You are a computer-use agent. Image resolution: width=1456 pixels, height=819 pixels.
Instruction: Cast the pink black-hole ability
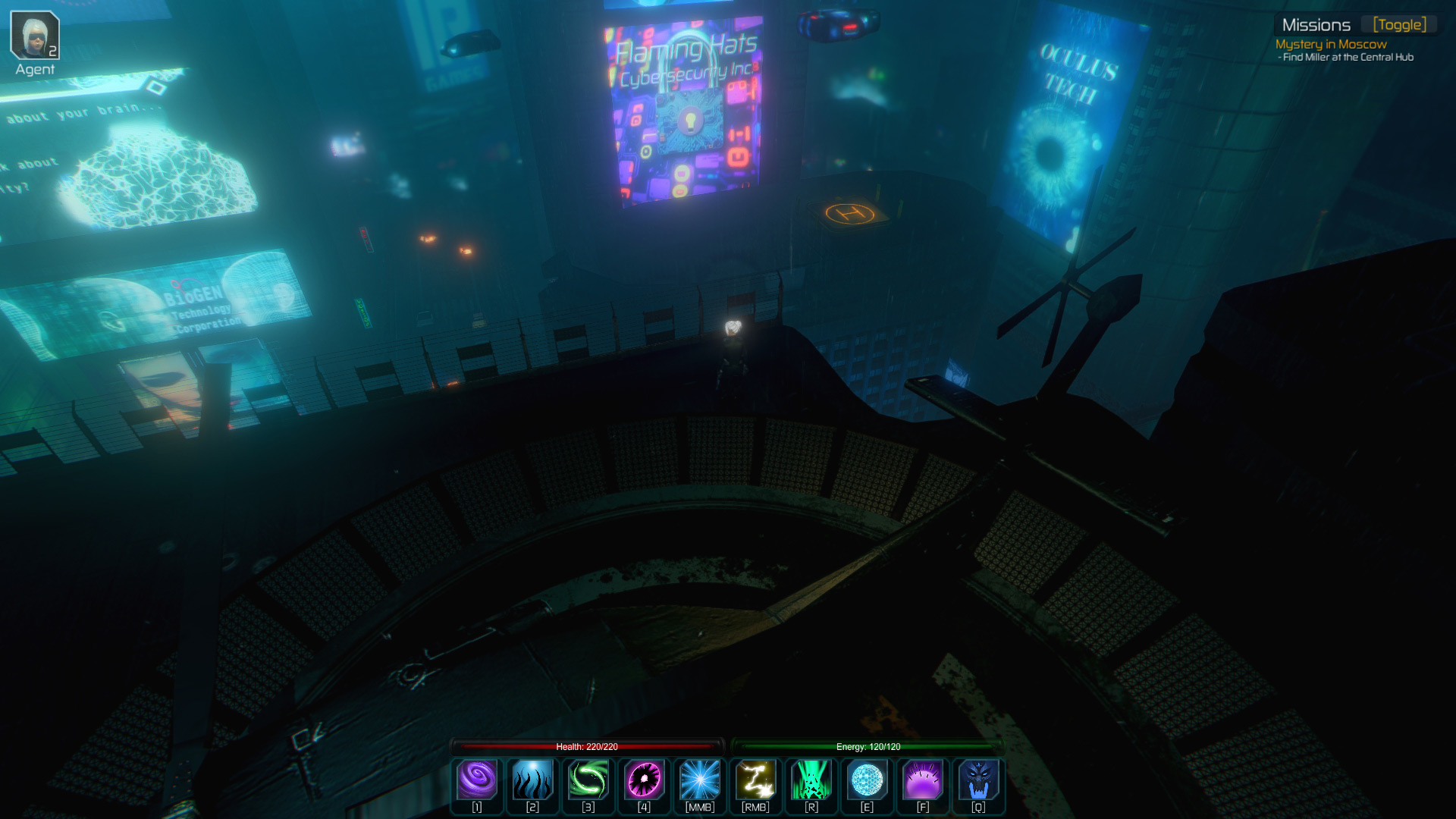coord(644,780)
